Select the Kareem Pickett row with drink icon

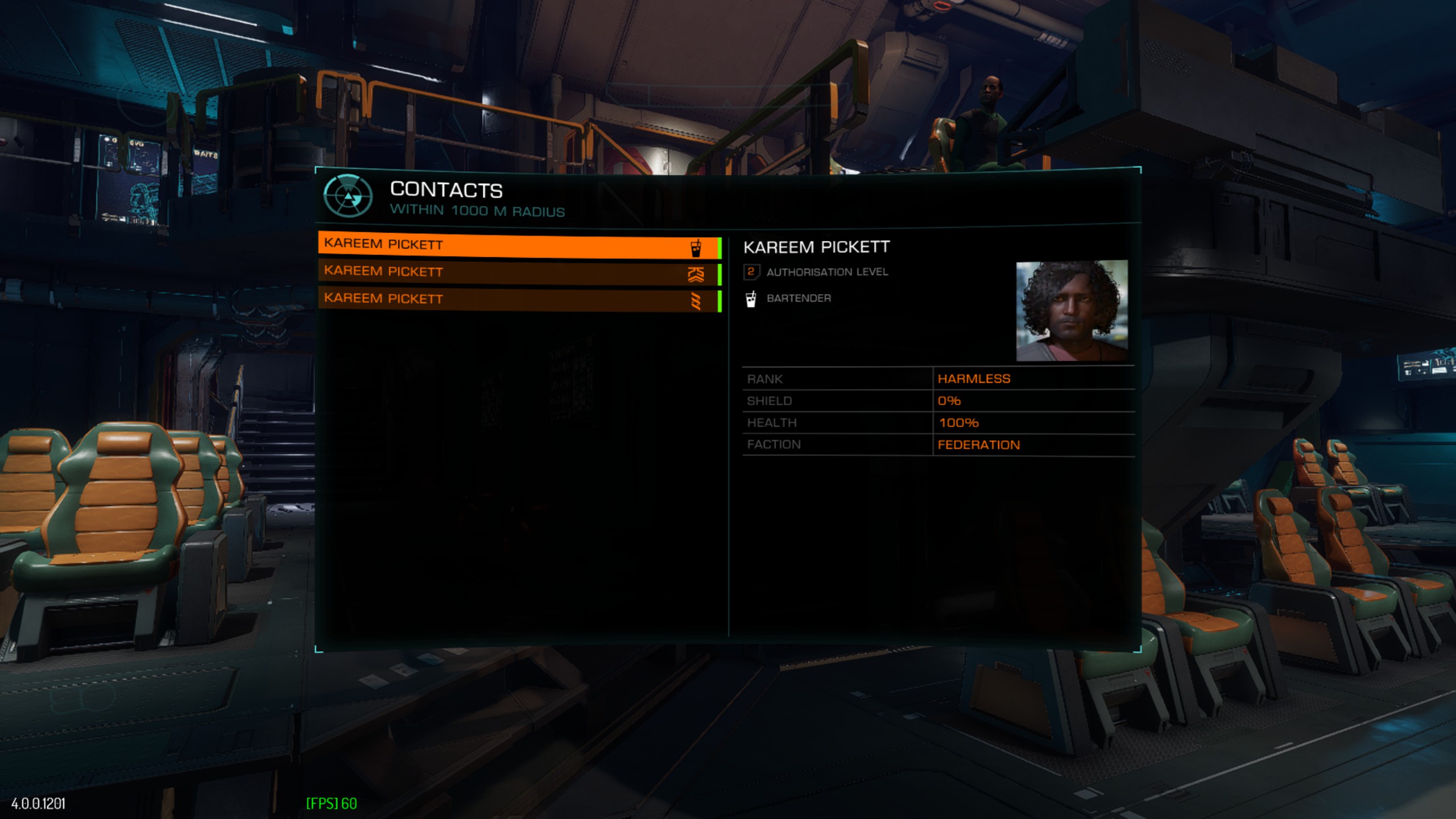(518, 246)
